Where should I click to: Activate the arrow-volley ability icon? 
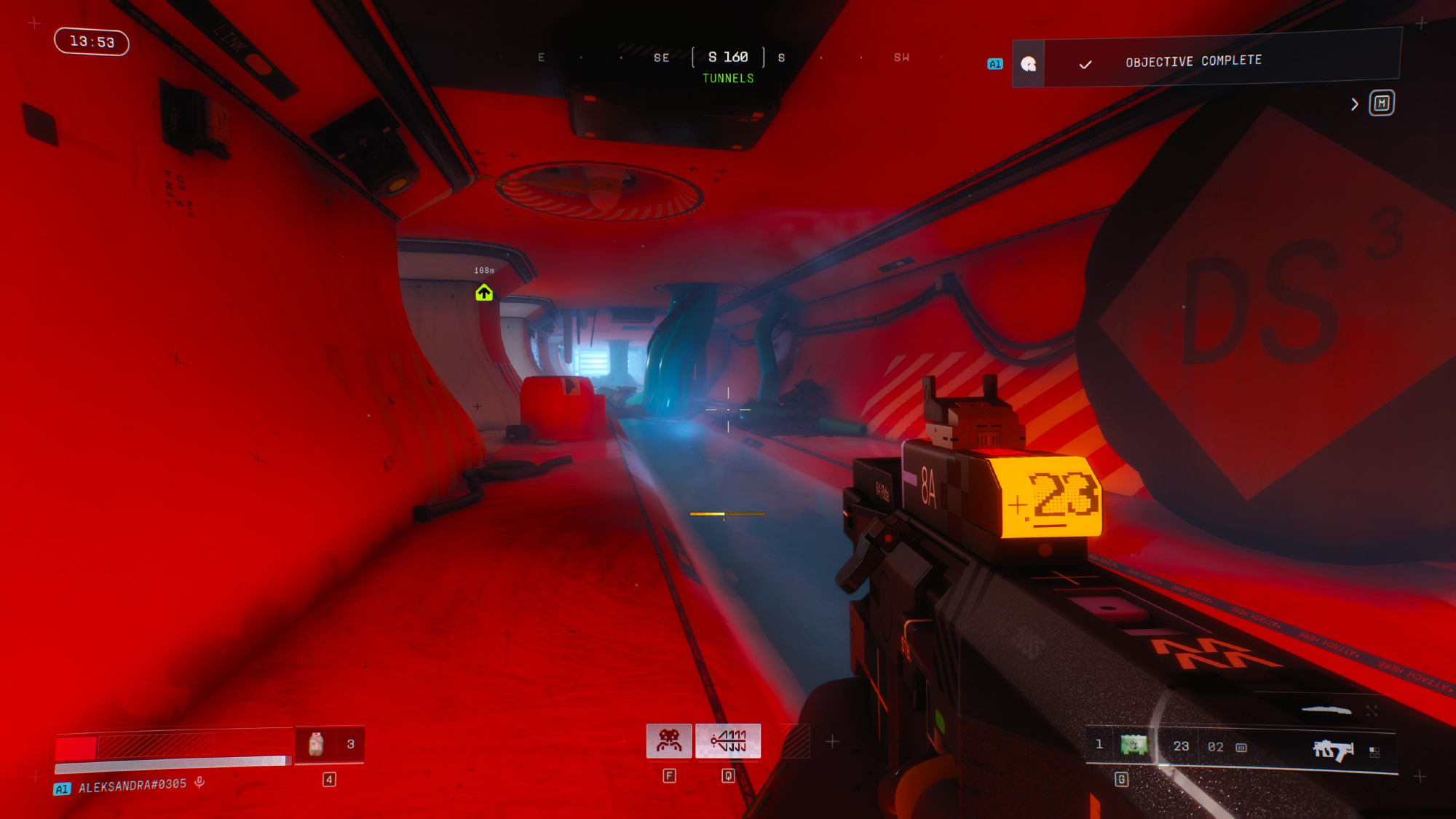[x=728, y=741]
